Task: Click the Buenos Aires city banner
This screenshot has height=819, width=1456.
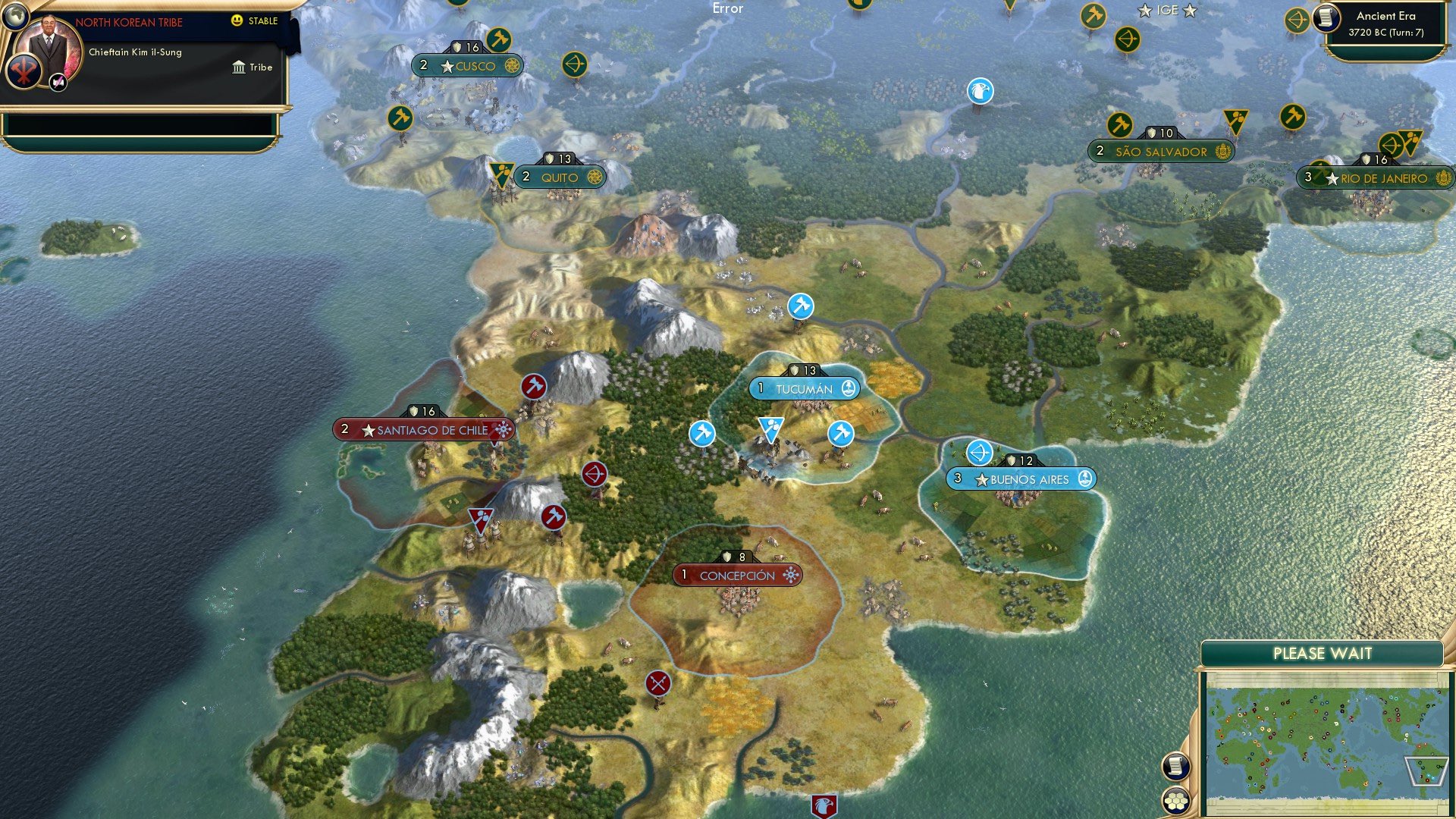Action: [x=1023, y=479]
